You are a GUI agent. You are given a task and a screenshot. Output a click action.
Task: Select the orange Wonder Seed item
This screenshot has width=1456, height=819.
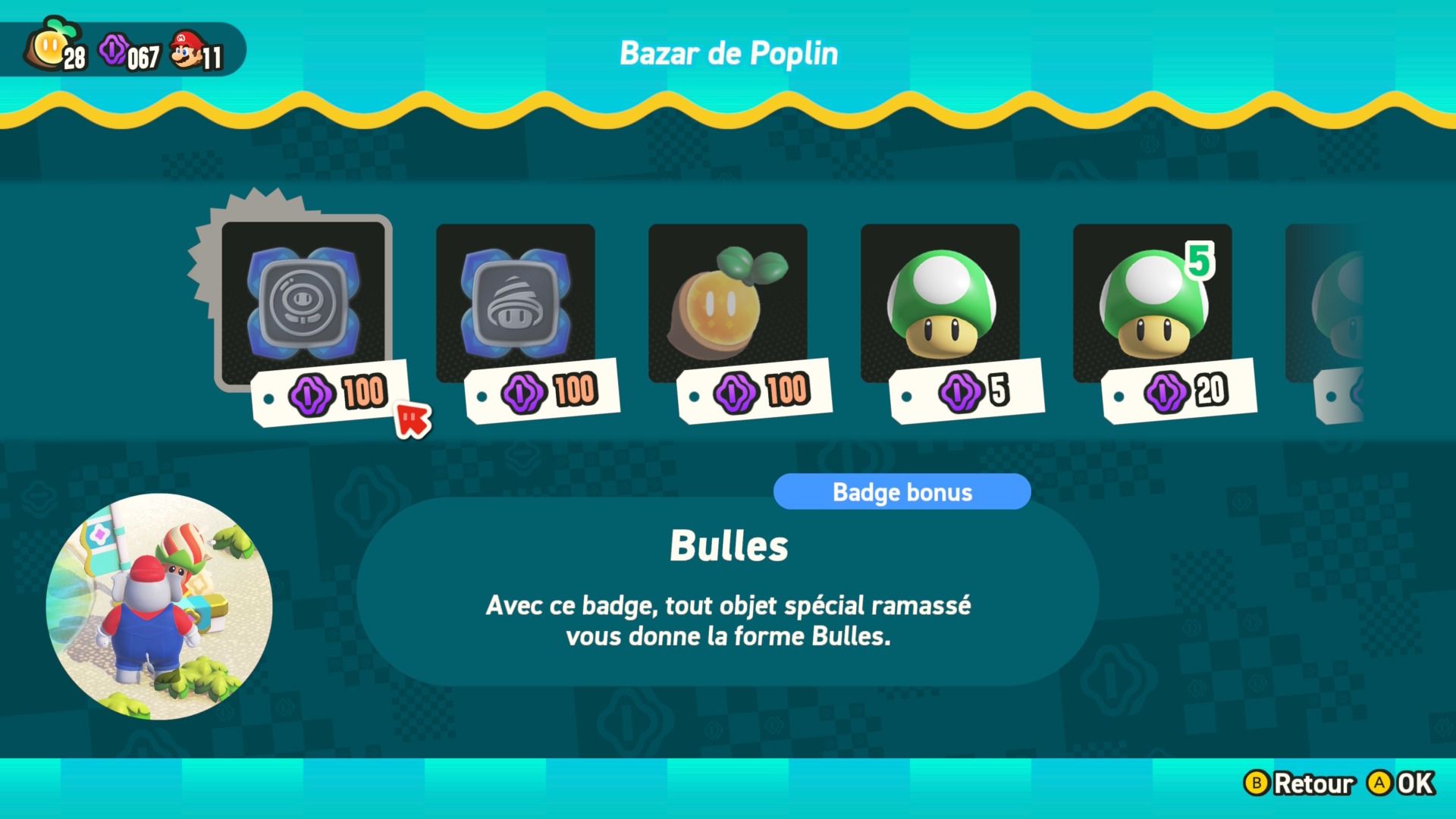tap(728, 303)
